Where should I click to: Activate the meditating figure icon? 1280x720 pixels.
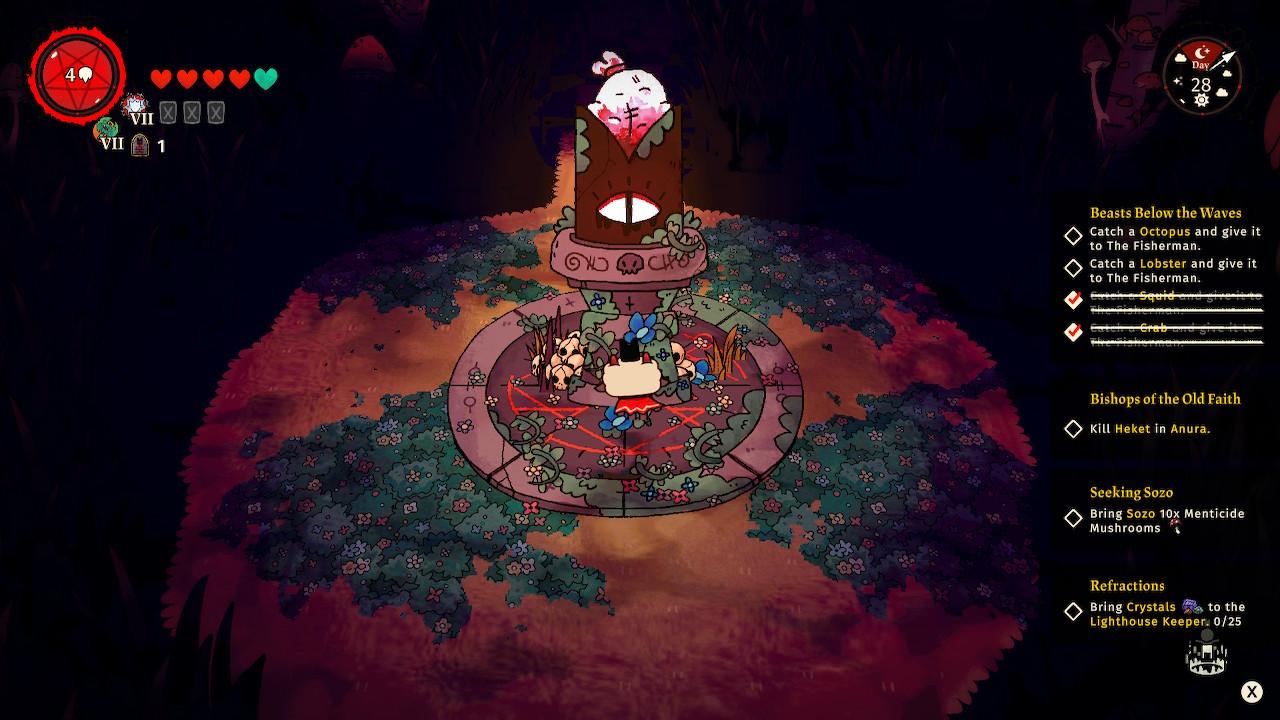[1206, 652]
